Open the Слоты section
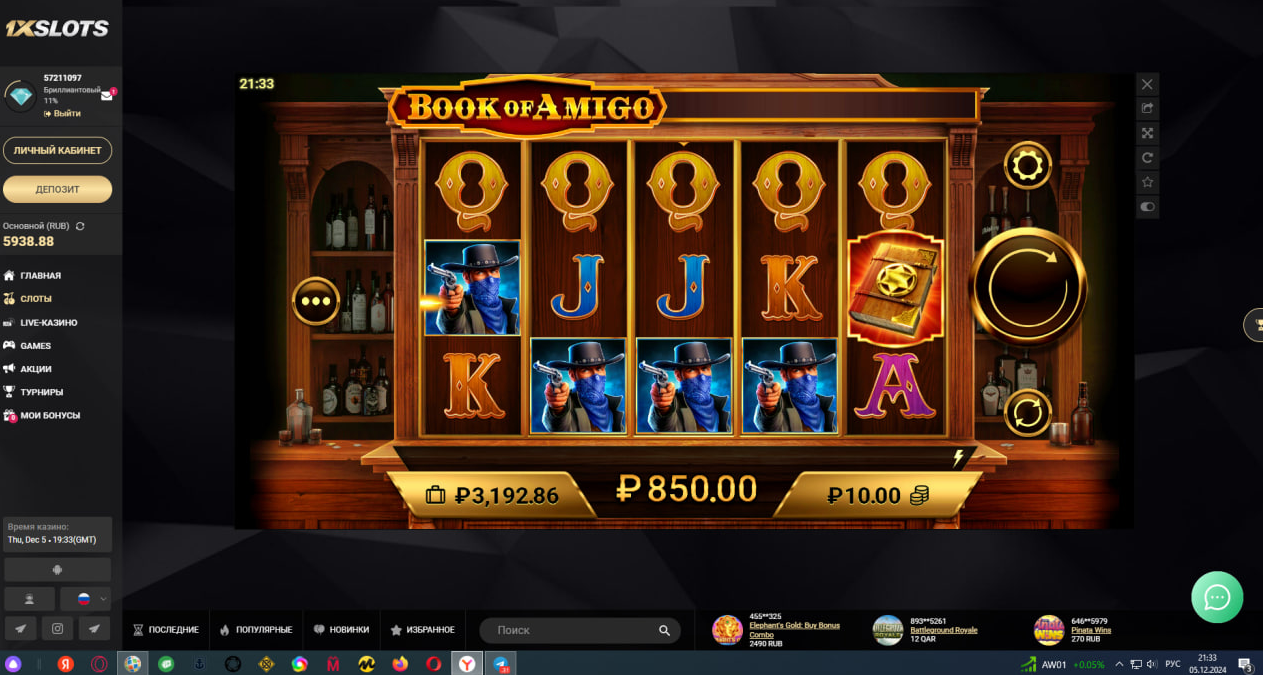Viewport: 1263px width, 675px height. tap(36, 299)
